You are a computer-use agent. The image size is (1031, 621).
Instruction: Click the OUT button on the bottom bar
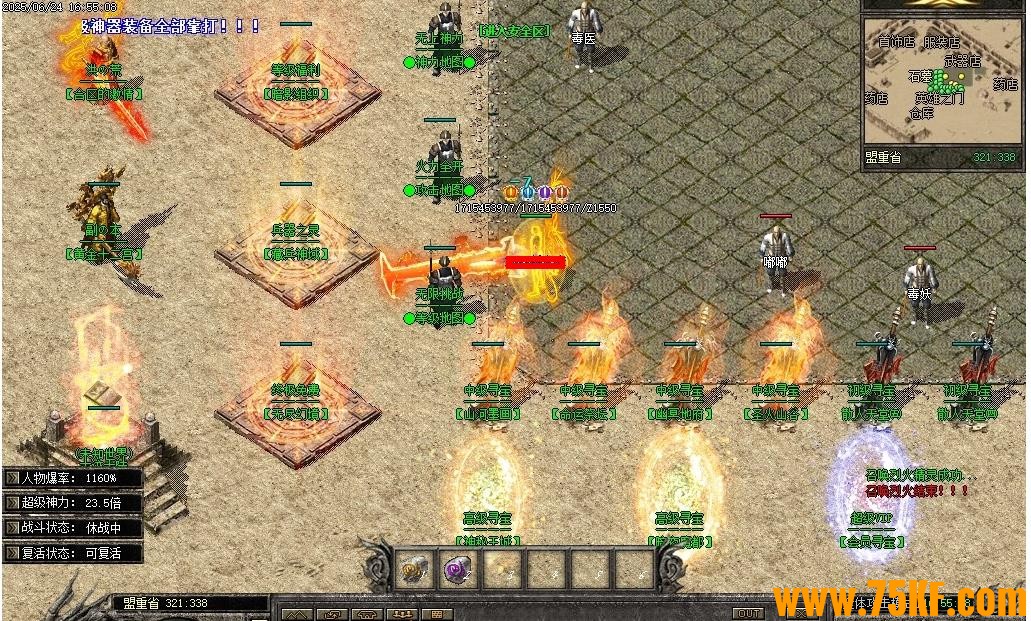tap(748, 613)
